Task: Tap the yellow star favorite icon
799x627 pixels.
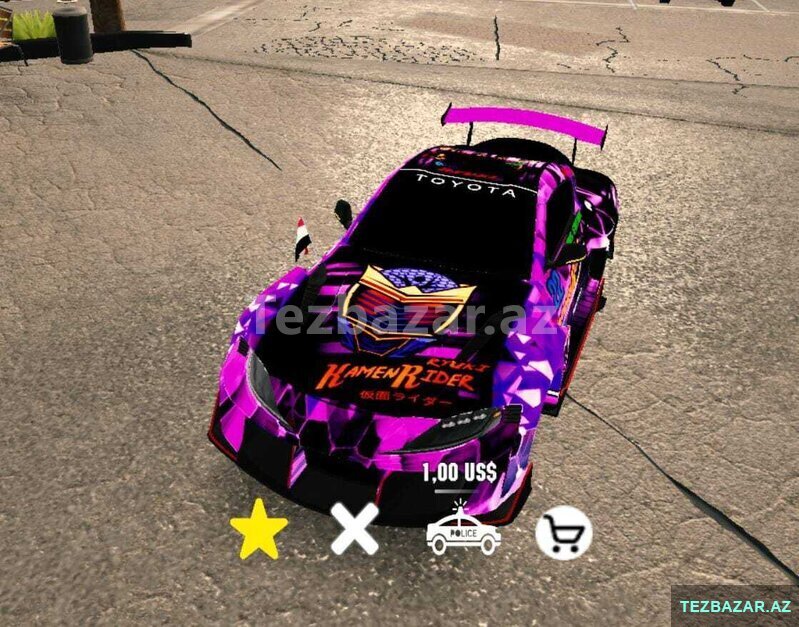Action: [x=259, y=530]
